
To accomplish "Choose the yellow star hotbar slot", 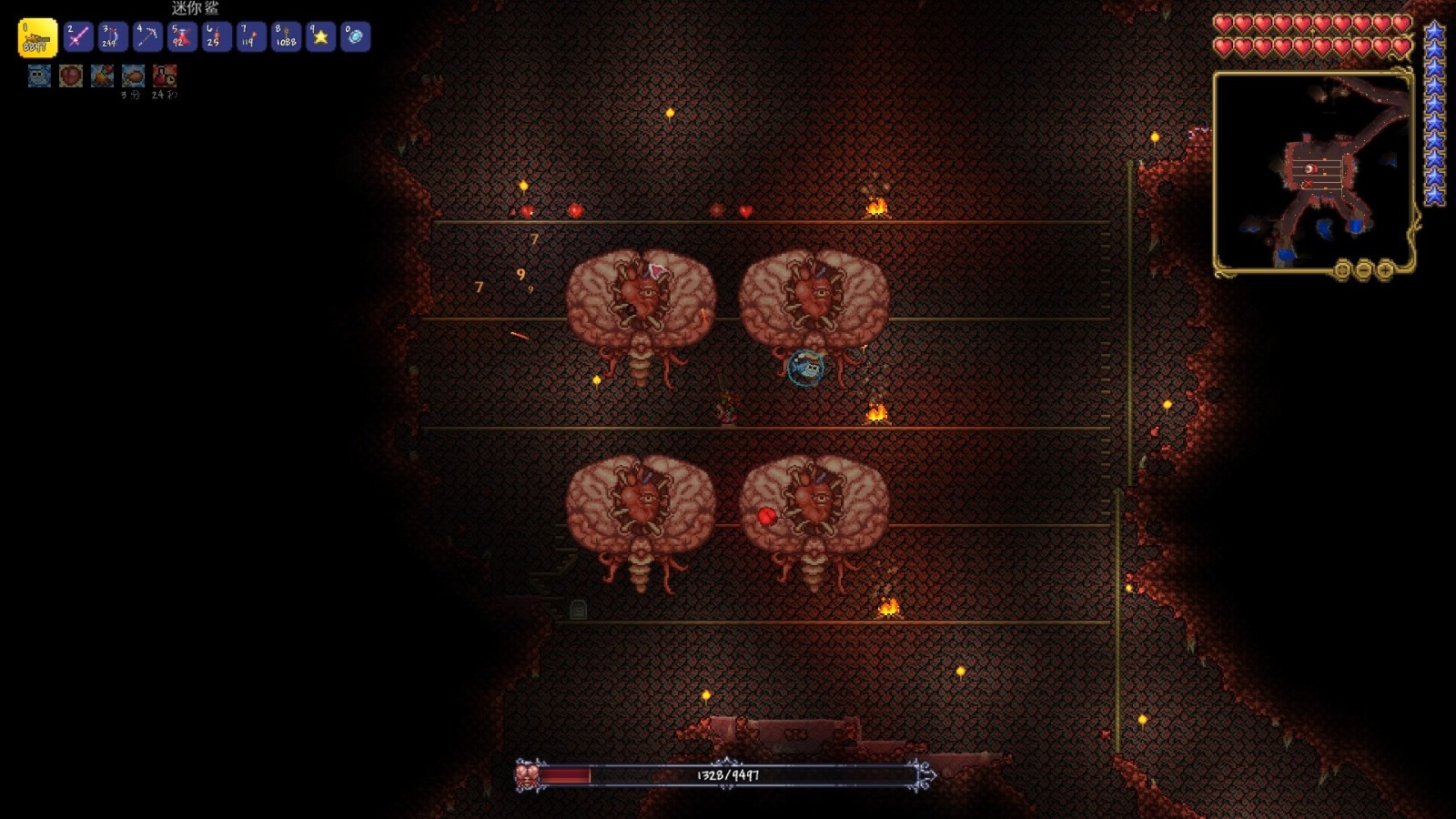I will (x=320, y=37).
